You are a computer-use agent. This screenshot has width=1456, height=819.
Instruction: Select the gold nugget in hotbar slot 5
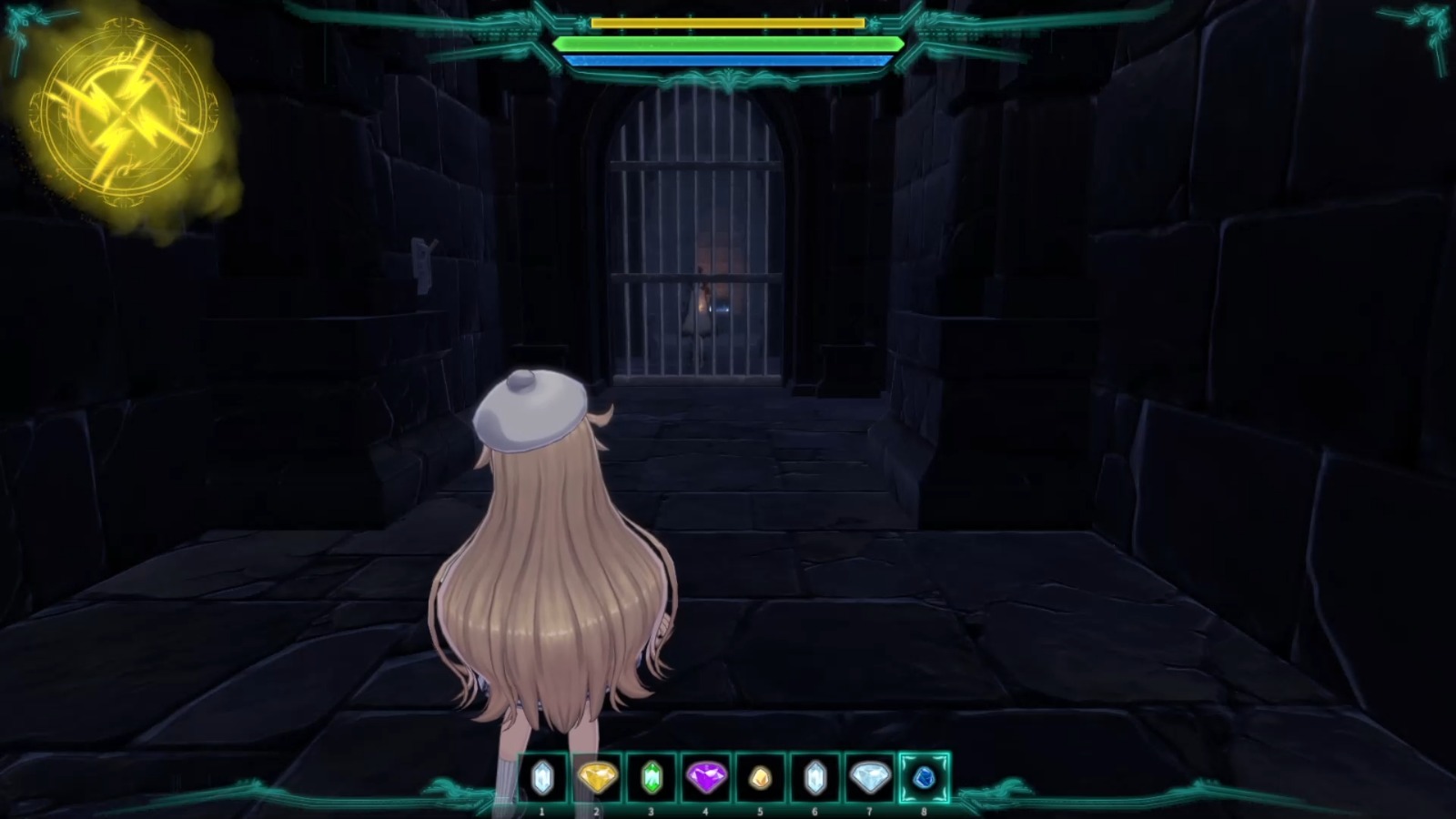(758, 778)
